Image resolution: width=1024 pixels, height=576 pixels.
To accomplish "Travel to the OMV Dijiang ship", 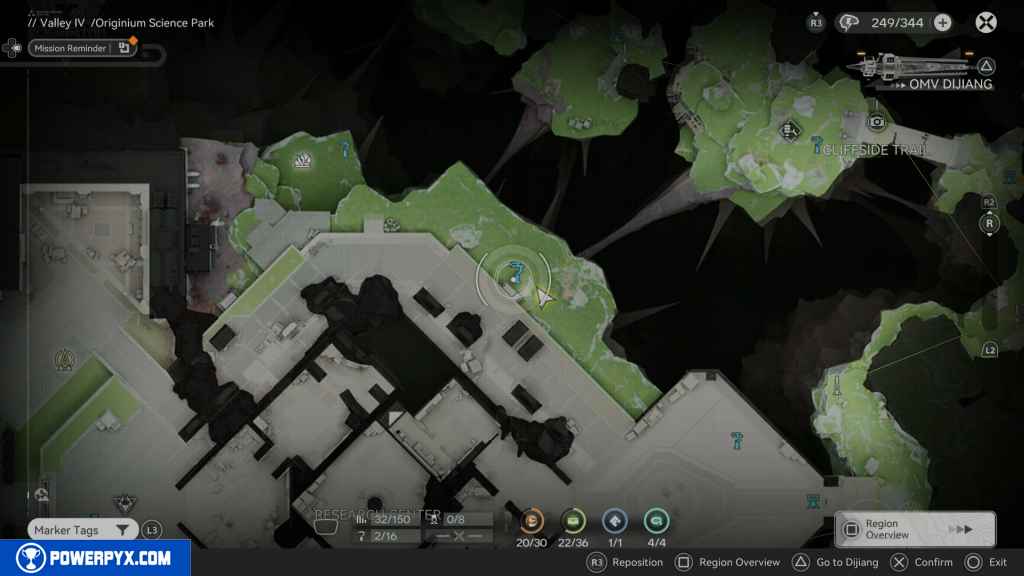I will pos(920,68).
